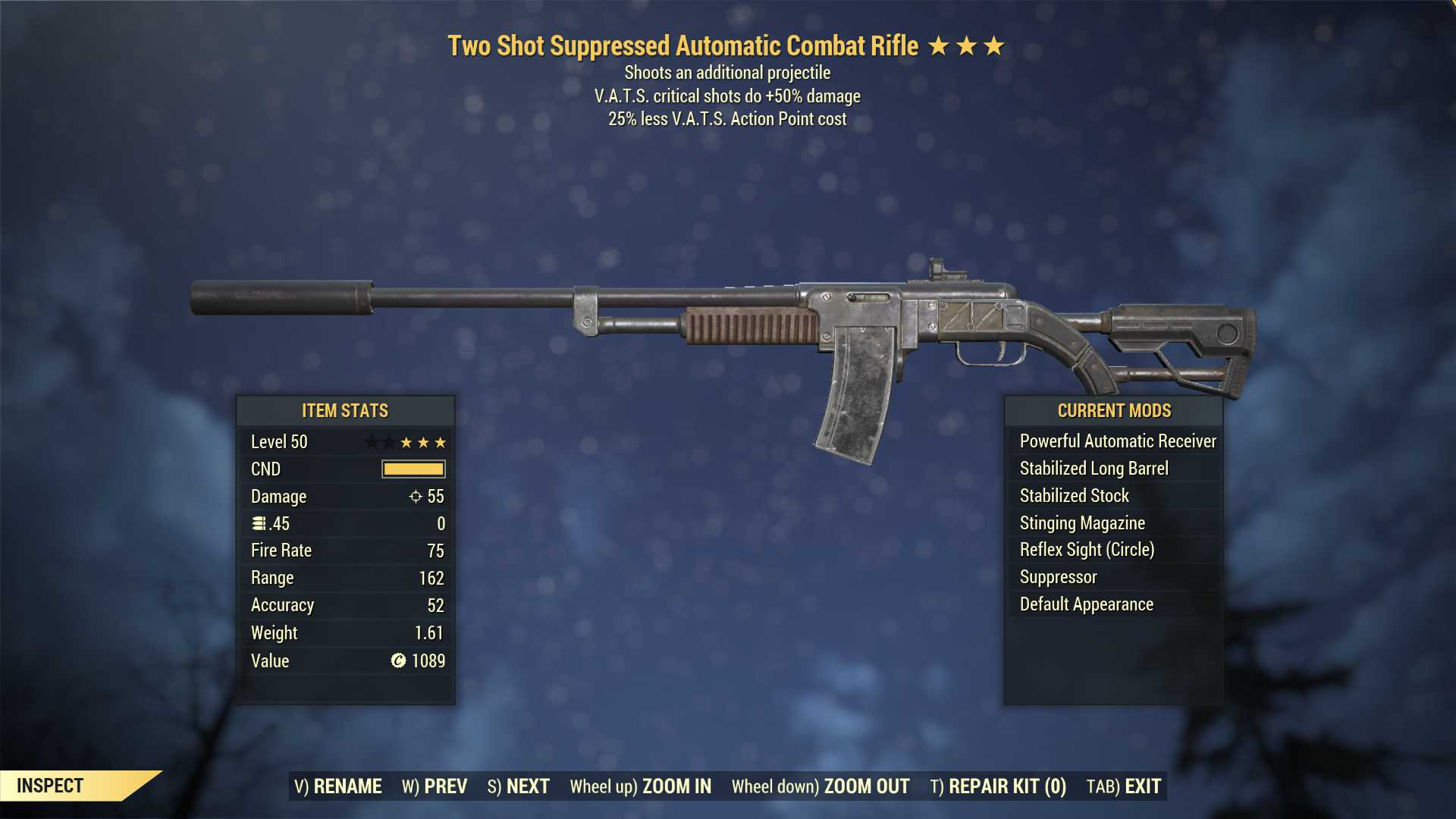1456x819 pixels.
Task: Select the middle star icon beside Level 50
Action: coord(423,441)
